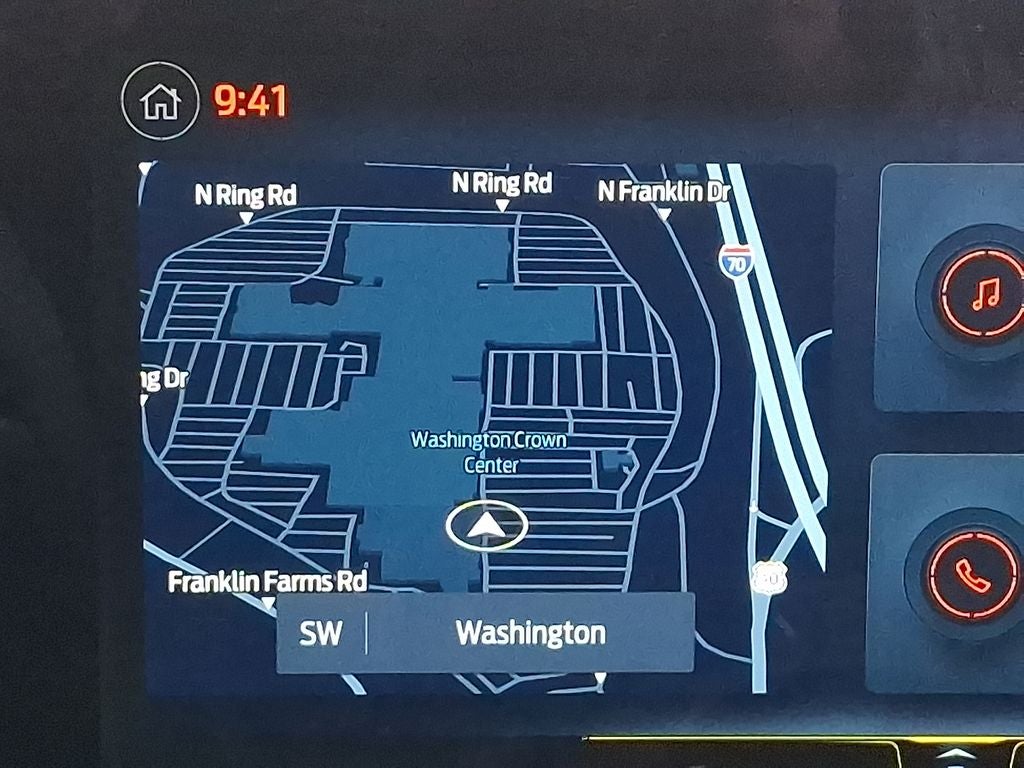The width and height of the screenshot is (1024, 768).
Task: Open the phone handset button
Action: tap(971, 574)
